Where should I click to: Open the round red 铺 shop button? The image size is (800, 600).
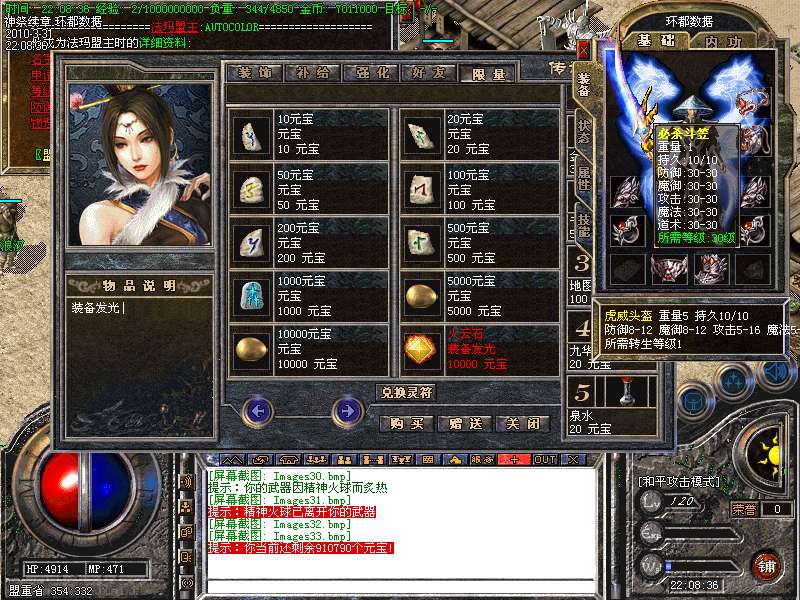tap(767, 565)
